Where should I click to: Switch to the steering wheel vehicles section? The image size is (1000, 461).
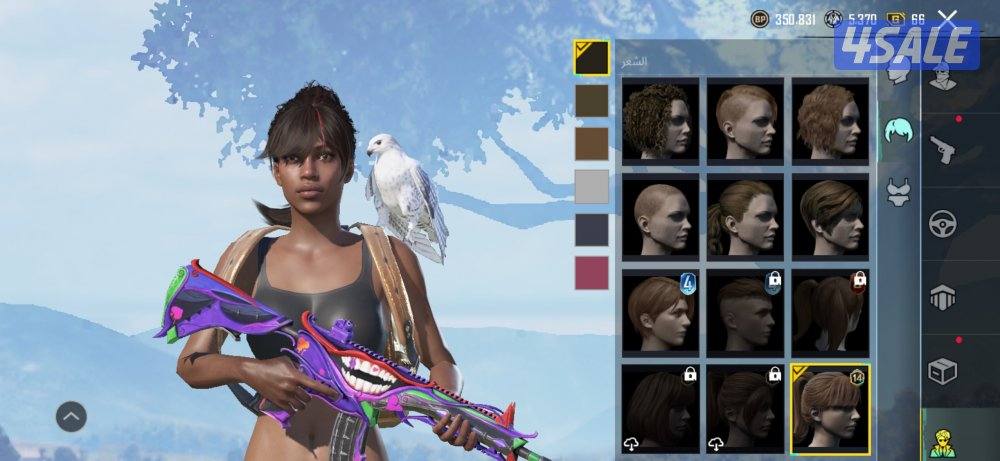[x=943, y=222]
